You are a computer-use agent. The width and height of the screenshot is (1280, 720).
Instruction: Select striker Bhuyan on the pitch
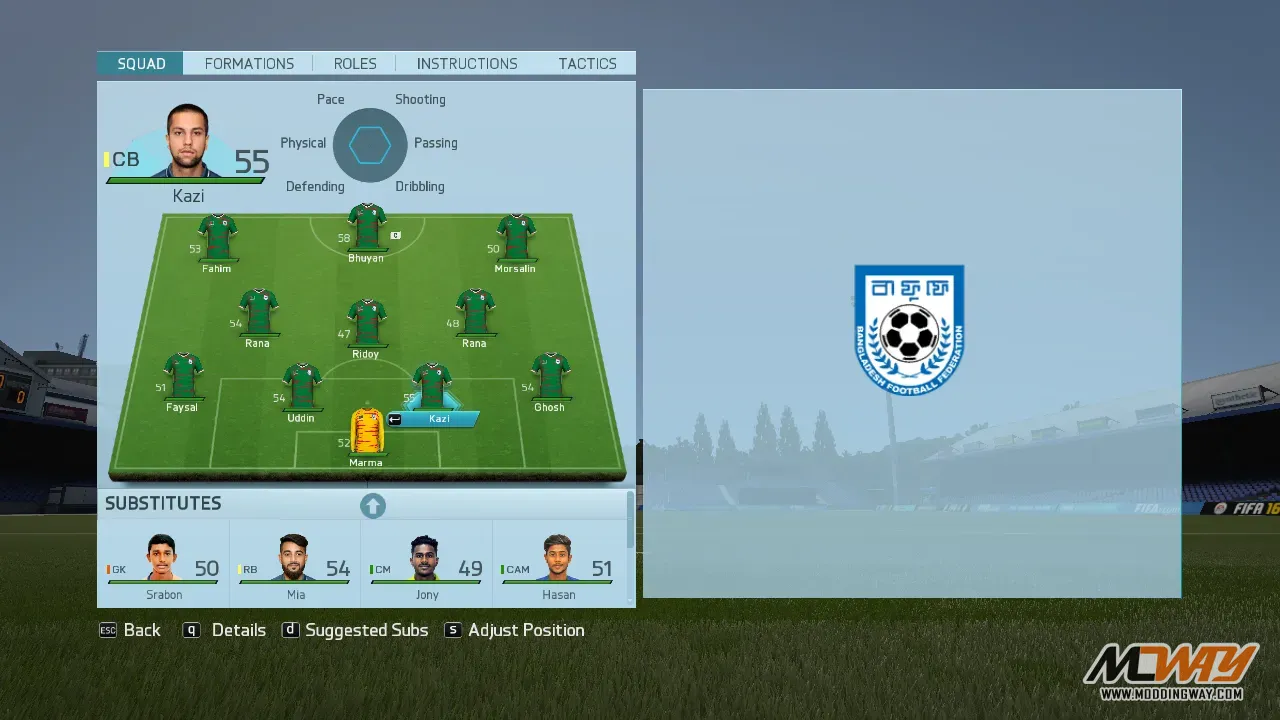click(366, 228)
